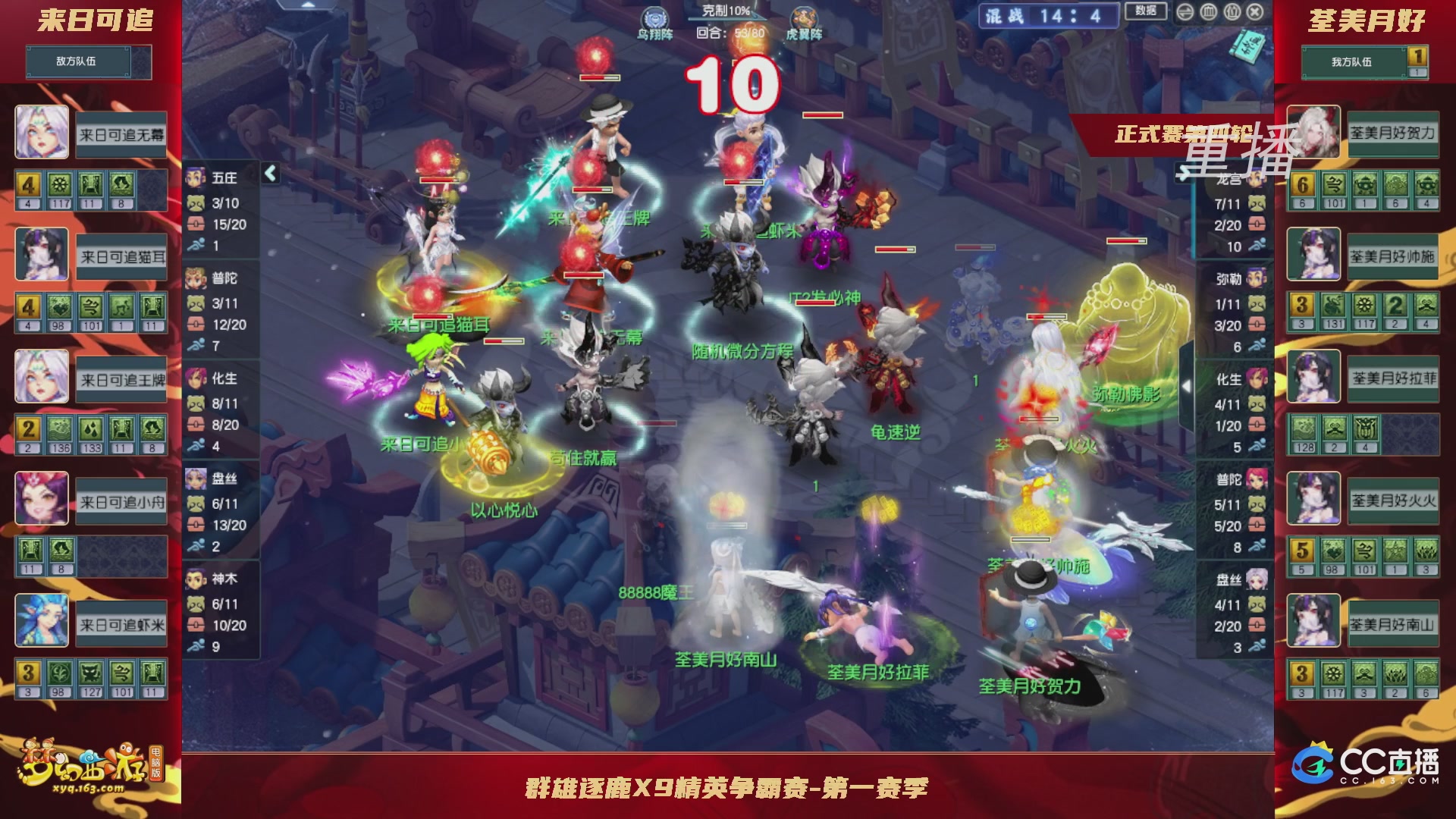This screenshot has width=1456, height=819.
Task: Open the 数据 statistics panel
Action: point(1147,11)
